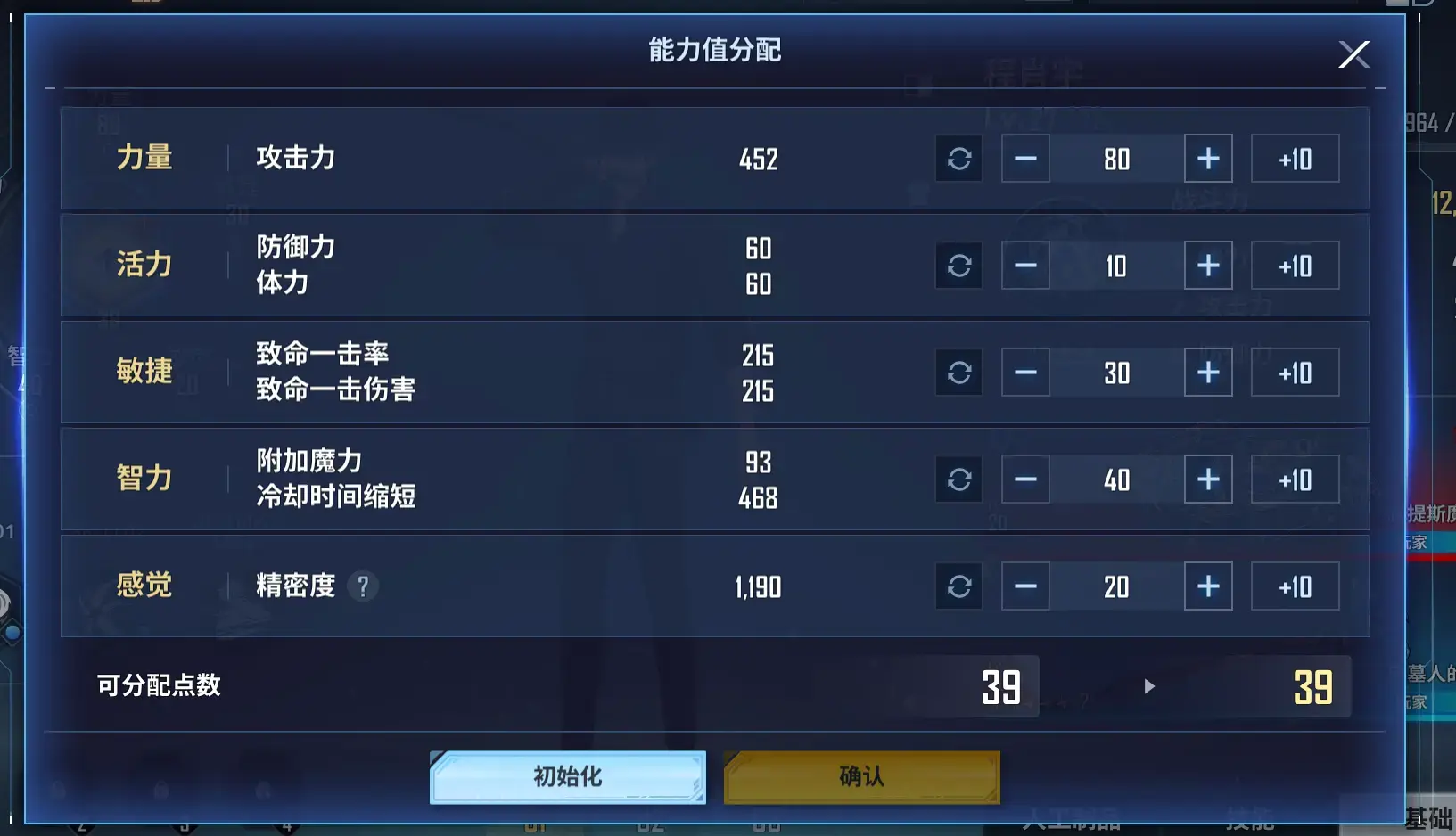
Task: Increase 智力 by one point
Action: point(1209,479)
